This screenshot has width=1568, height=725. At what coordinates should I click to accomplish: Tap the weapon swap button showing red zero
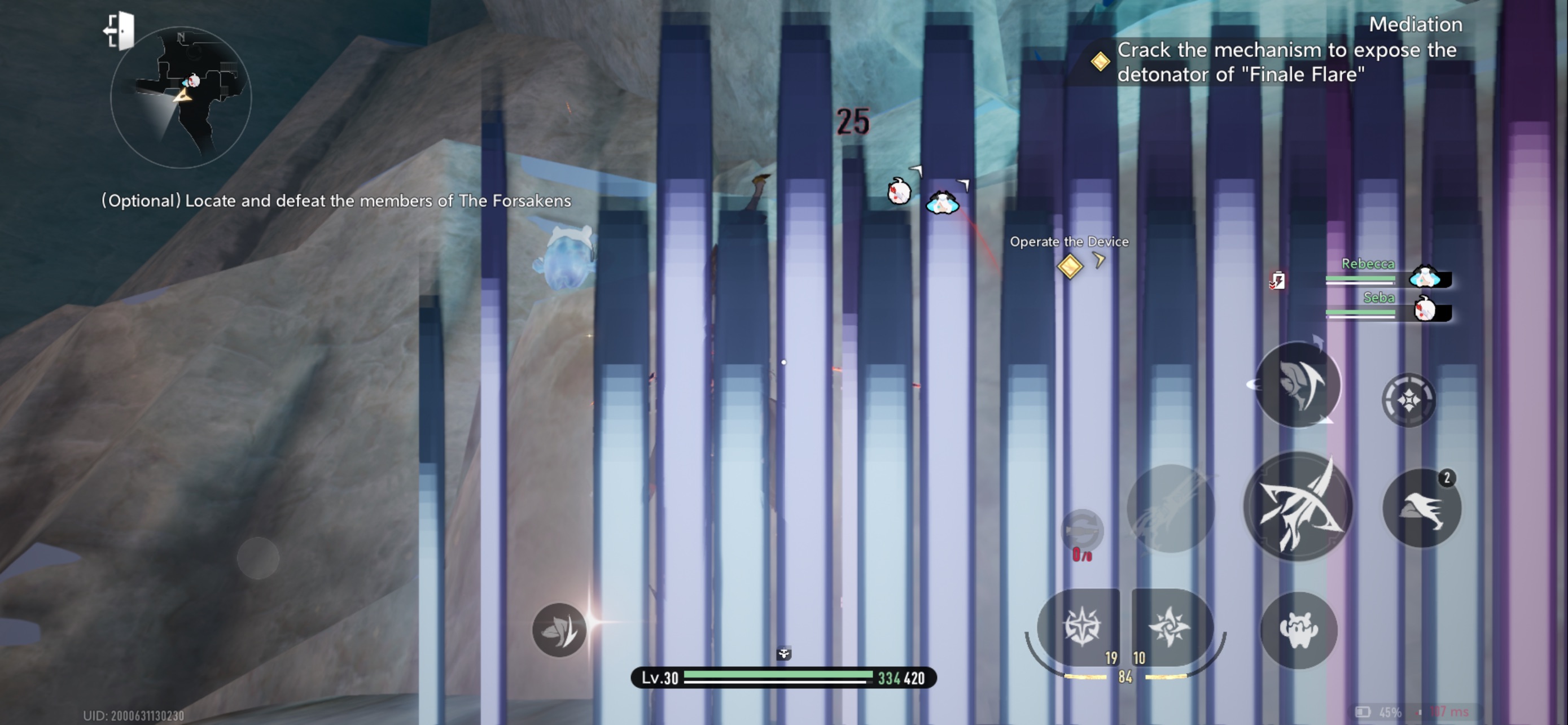[1081, 531]
